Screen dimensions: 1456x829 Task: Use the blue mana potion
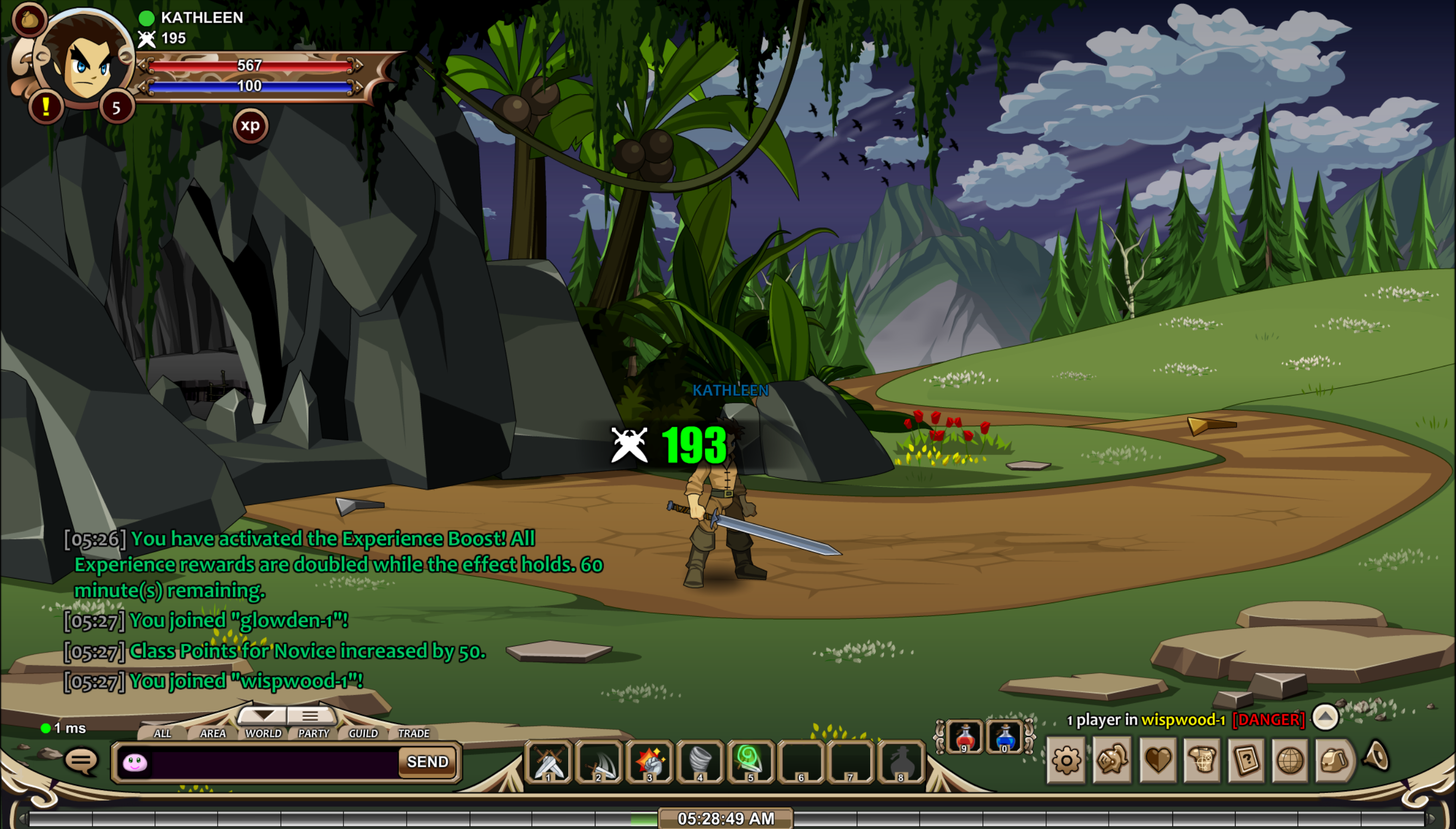tap(1005, 738)
